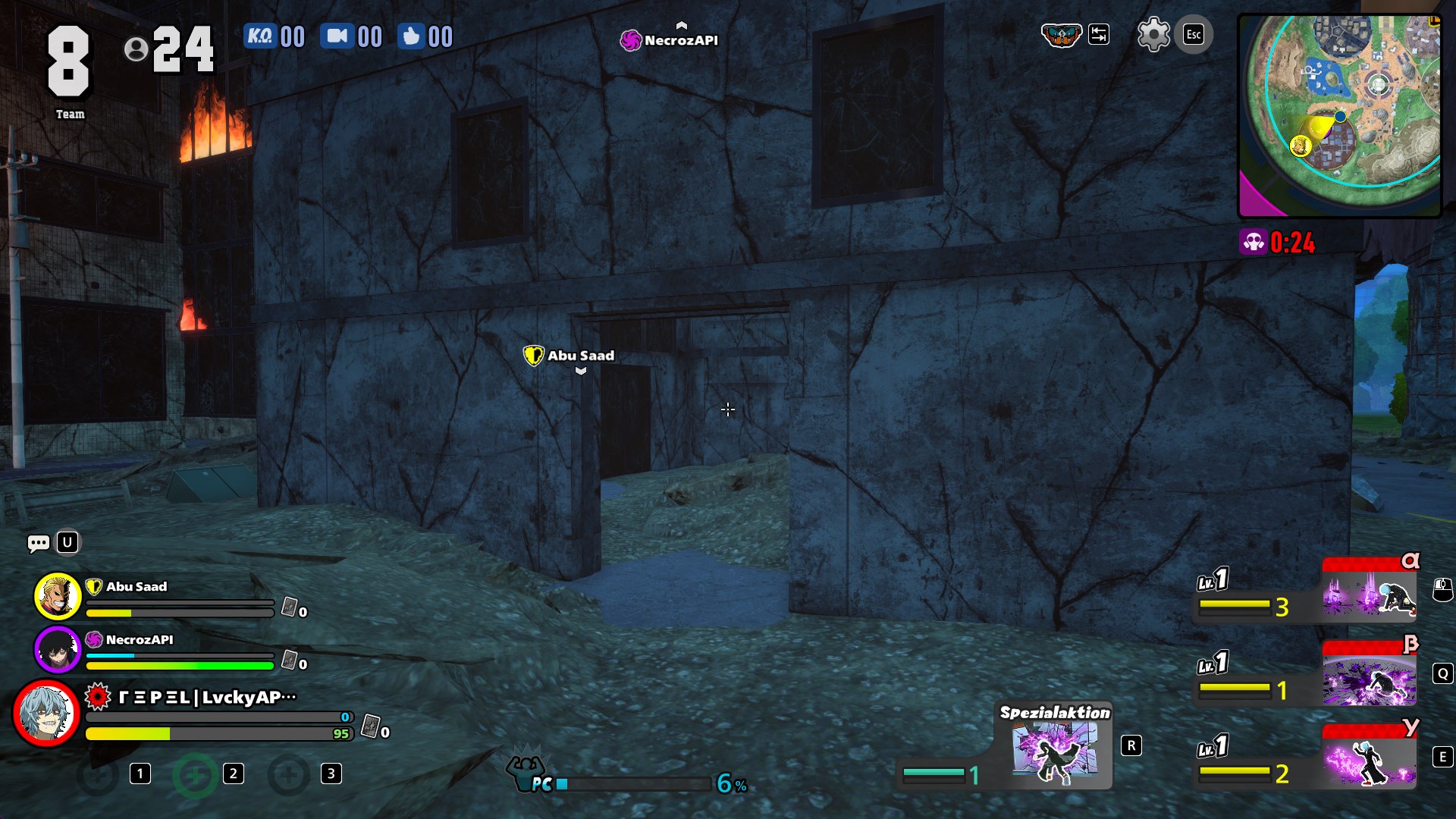The image size is (1456, 819).
Task: Click the colorful mask emblem icon
Action: point(1060,35)
